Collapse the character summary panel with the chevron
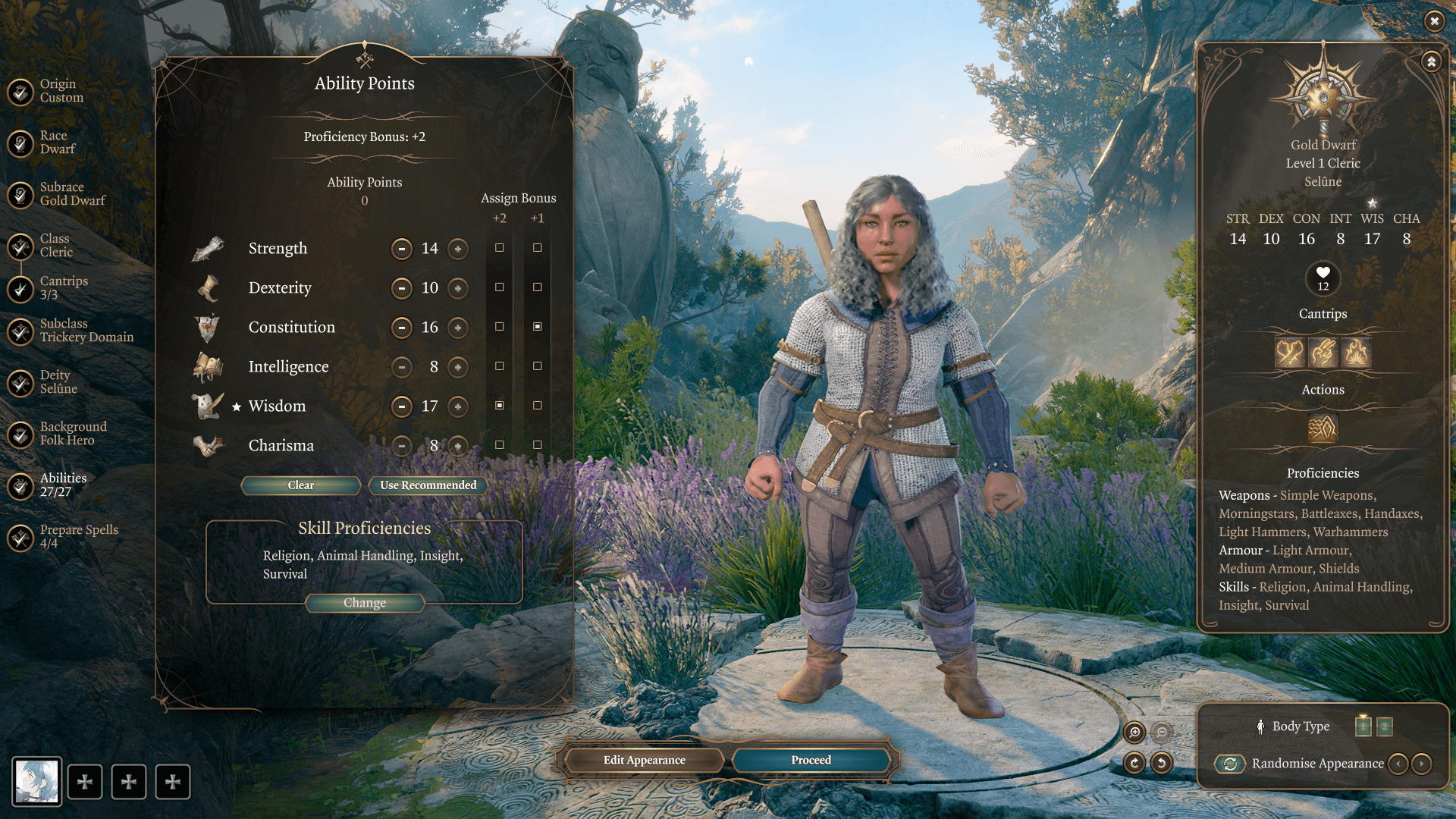 click(1430, 61)
